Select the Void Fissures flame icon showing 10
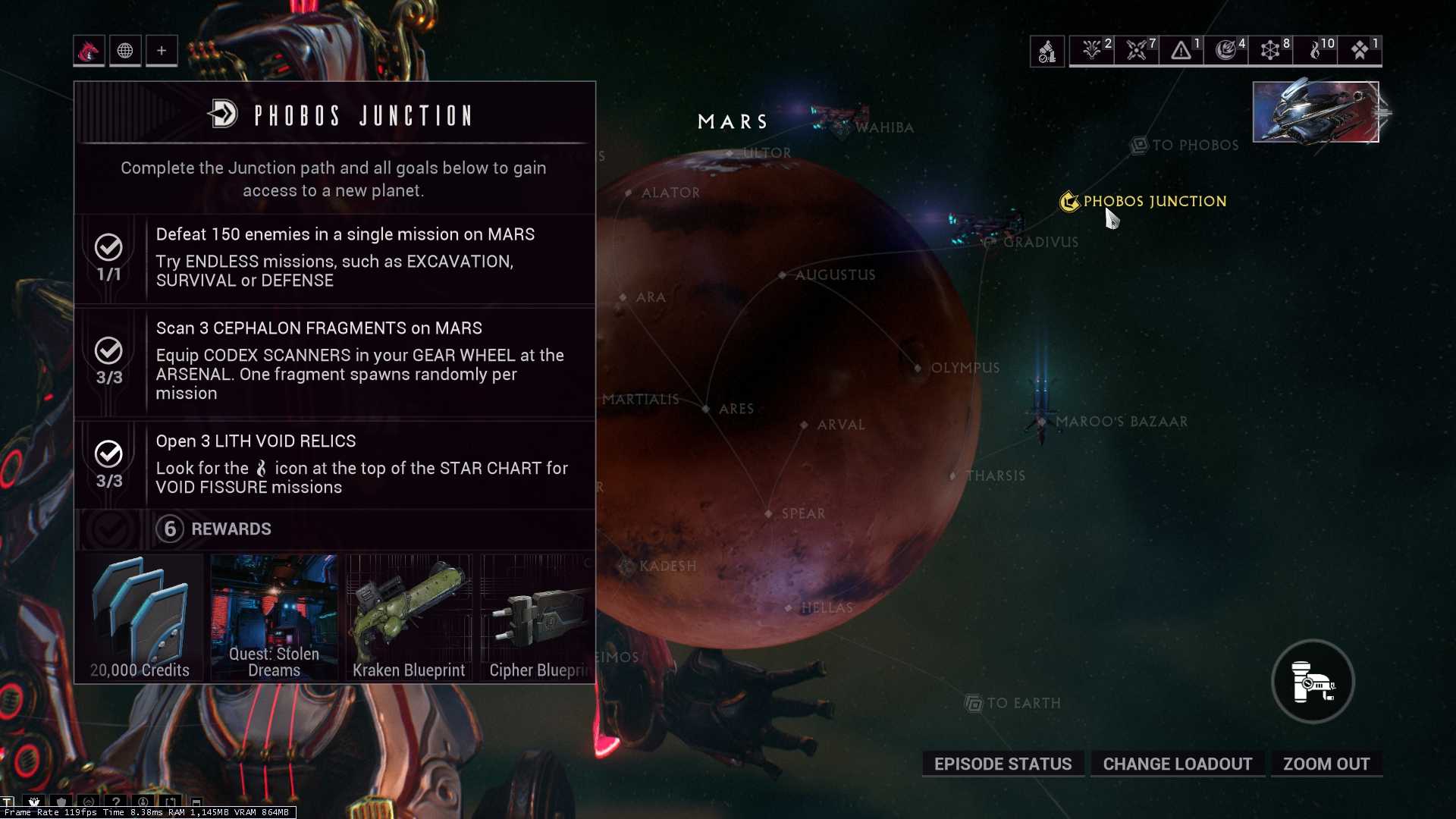Image resolution: width=1456 pixels, height=819 pixels. point(1314,50)
